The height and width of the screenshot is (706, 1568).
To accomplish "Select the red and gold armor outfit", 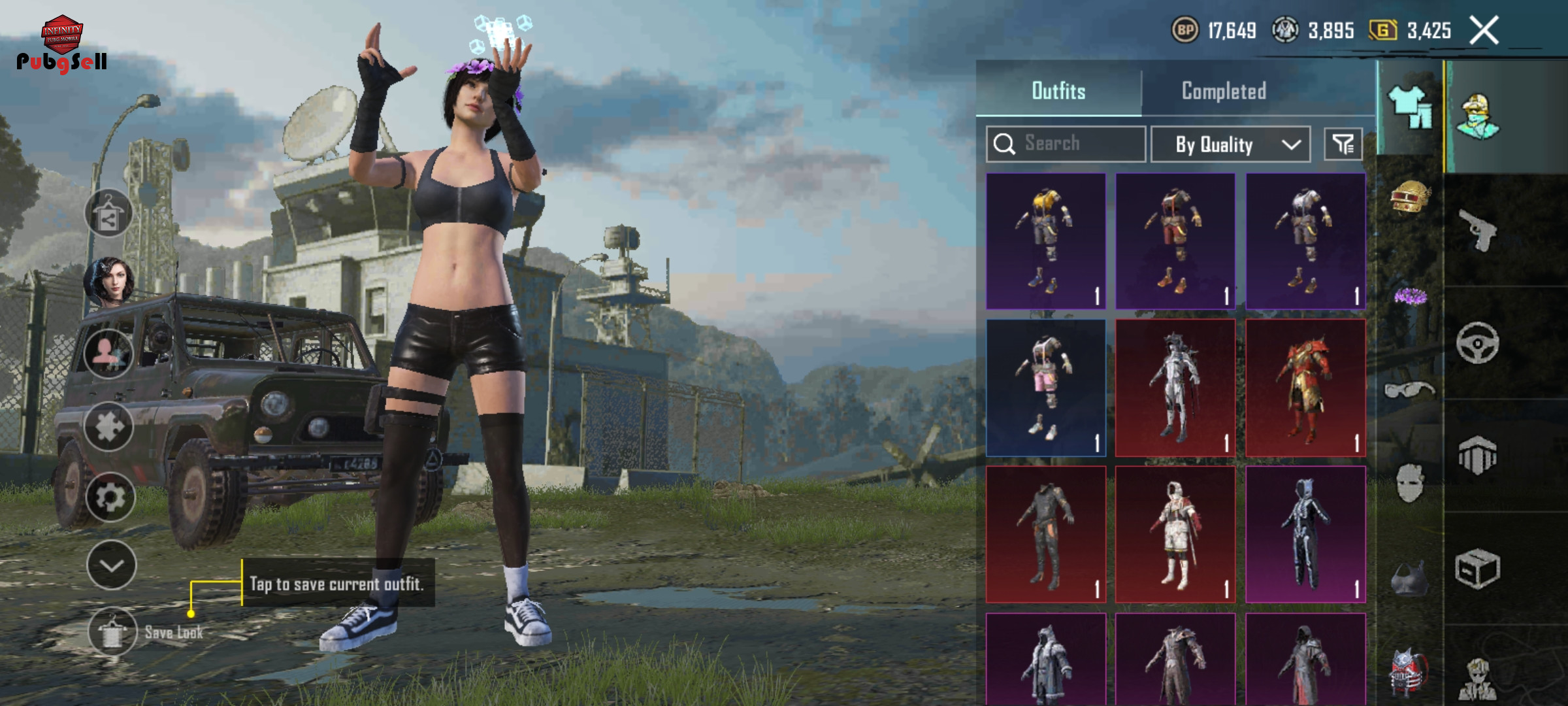I will tap(1305, 388).
